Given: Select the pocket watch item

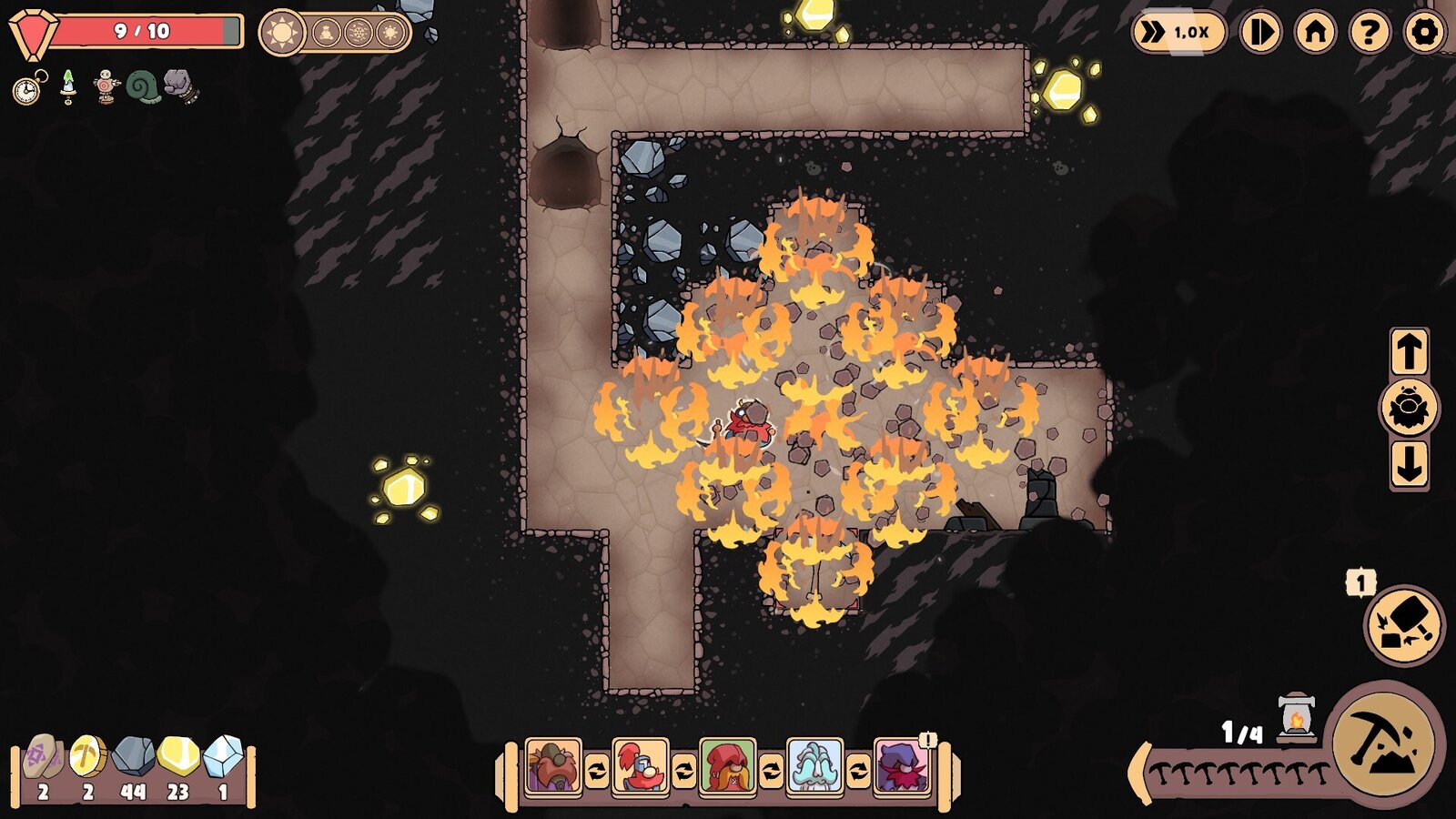Looking at the screenshot, I should 25,89.
